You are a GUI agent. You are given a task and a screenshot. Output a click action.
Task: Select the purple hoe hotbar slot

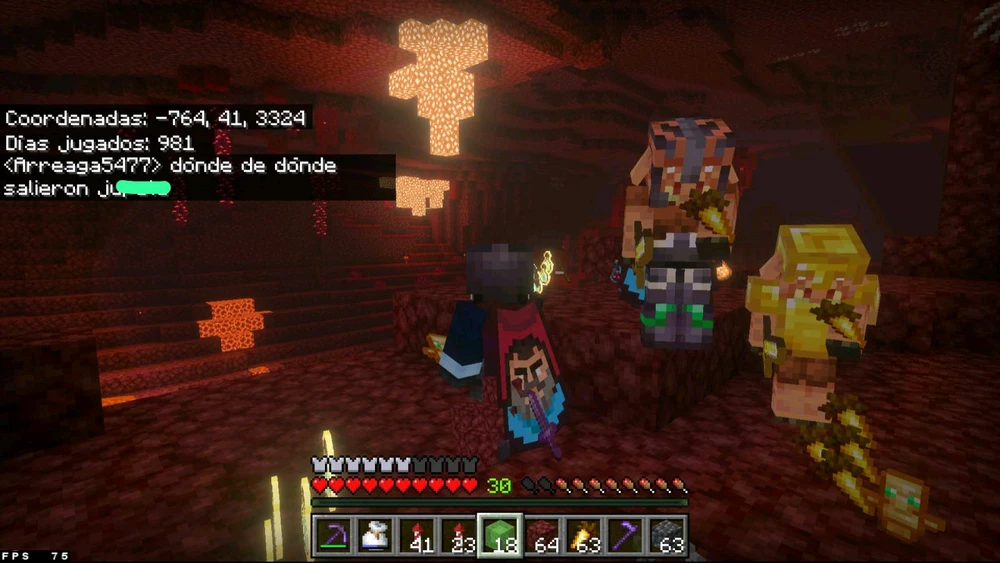point(625,536)
